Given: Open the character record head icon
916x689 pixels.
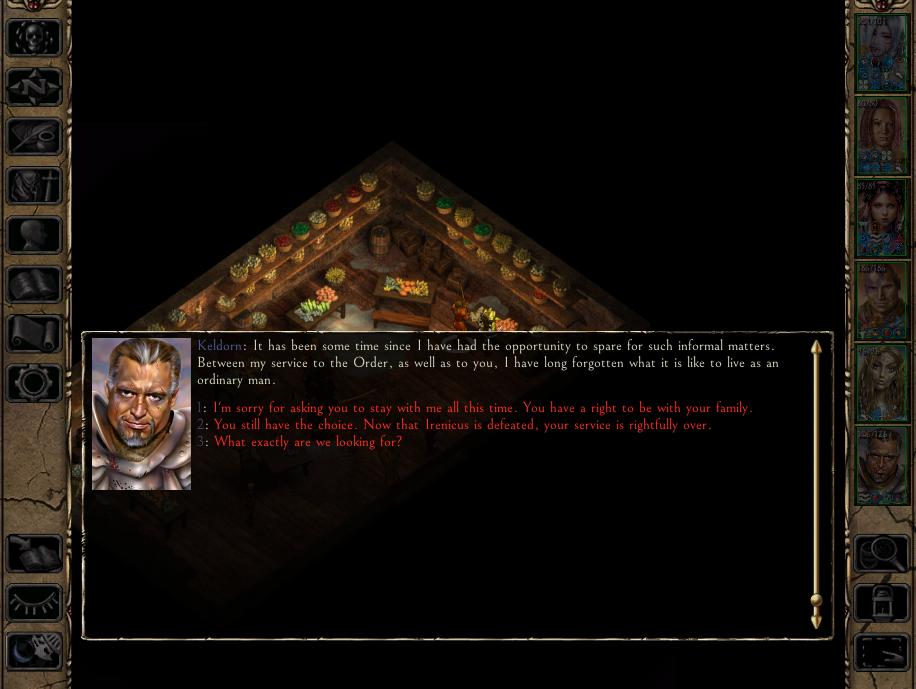Looking at the screenshot, I should (35, 234).
